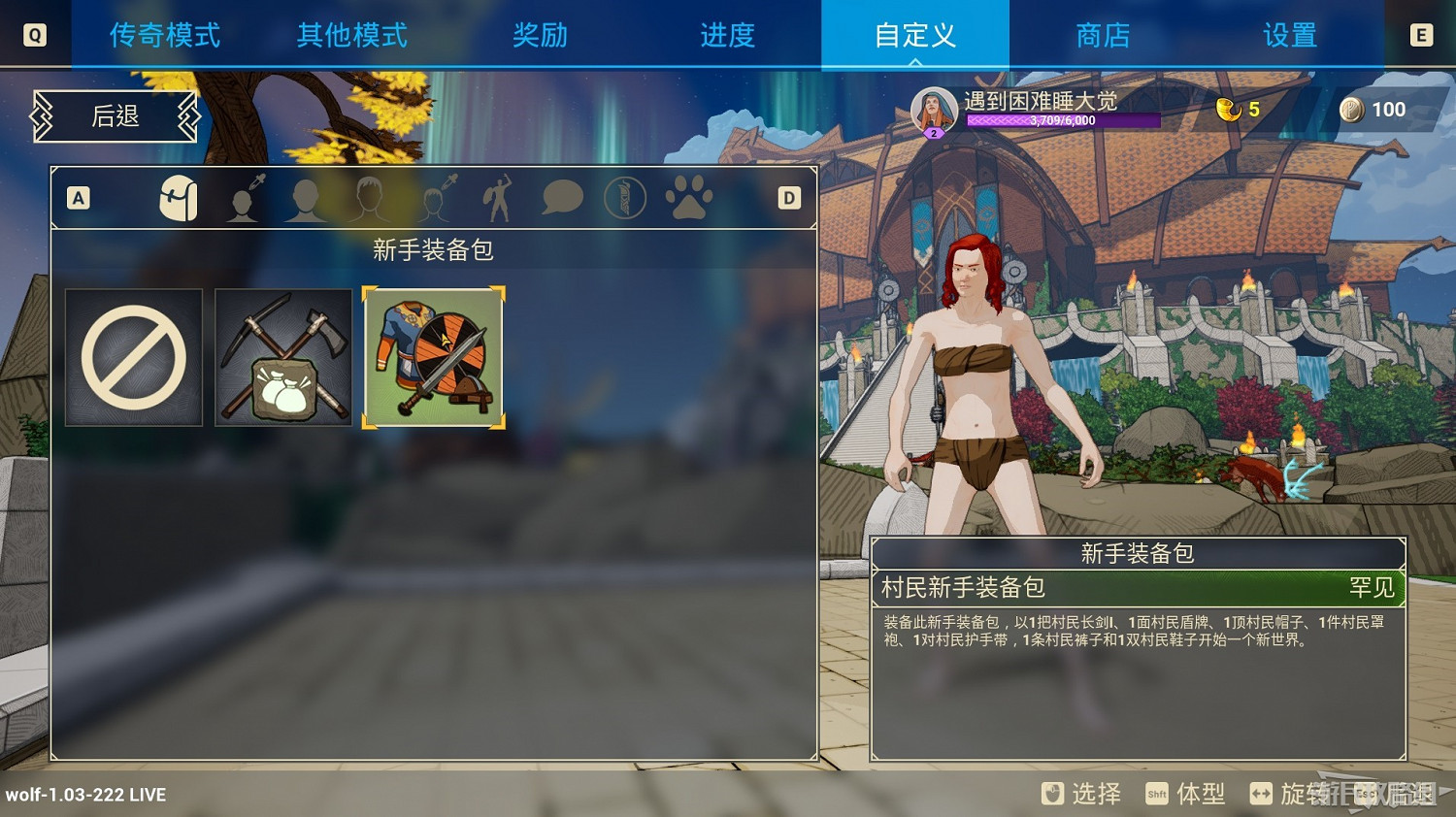Switch to the 商店 tab
This screenshot has height=817, width=1456.
(x=1102, y=35)
